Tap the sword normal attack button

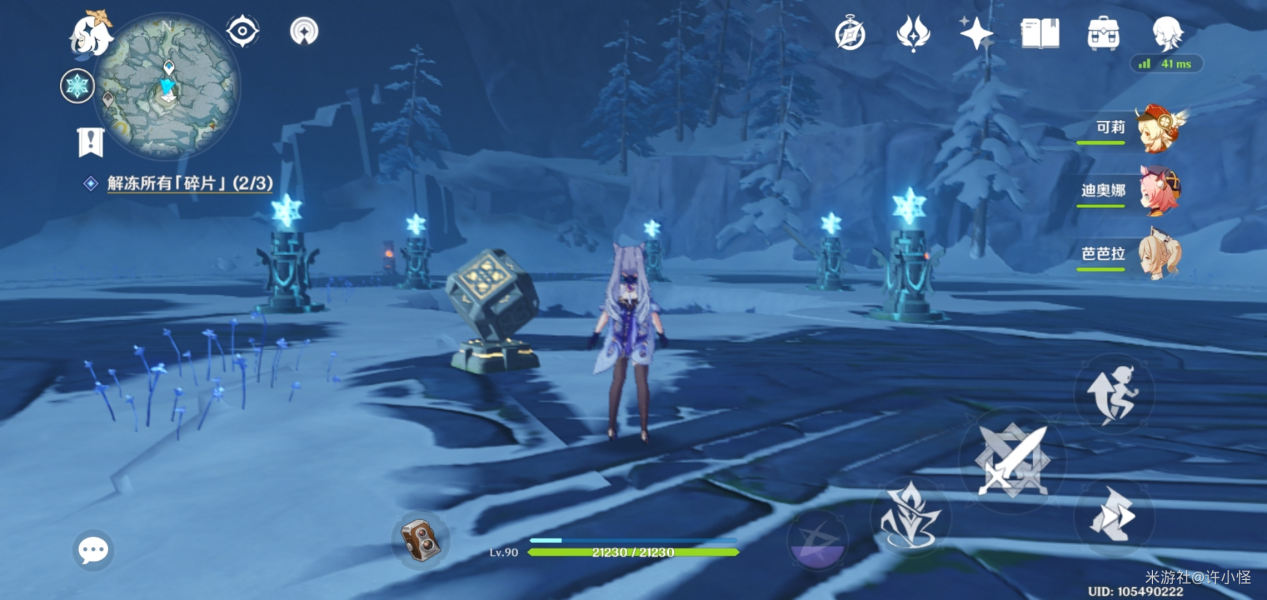click(1012, 461)
